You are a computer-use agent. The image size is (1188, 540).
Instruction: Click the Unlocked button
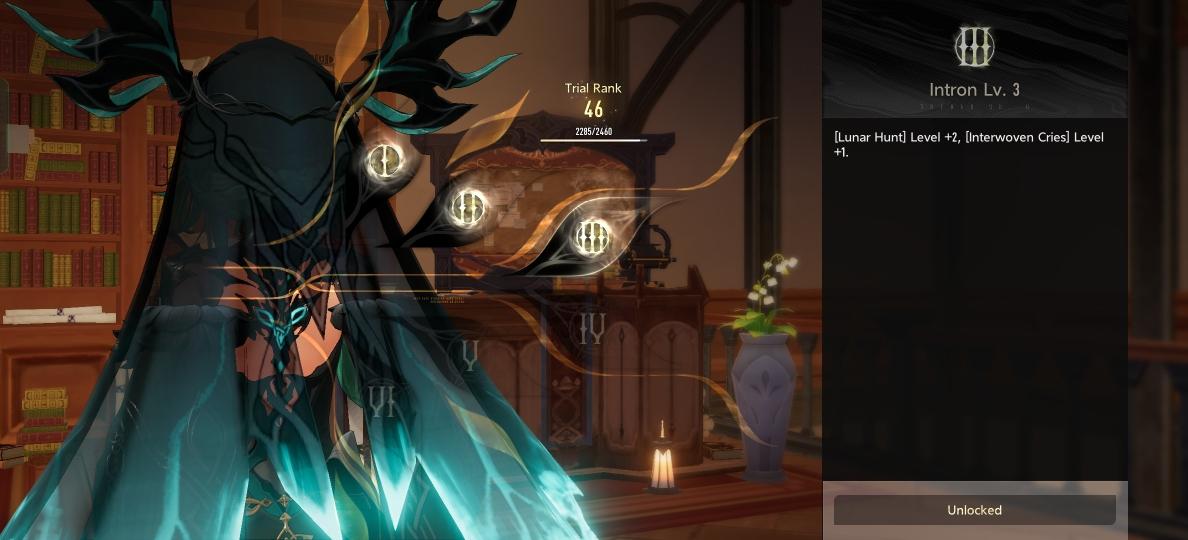pos(974,510)
